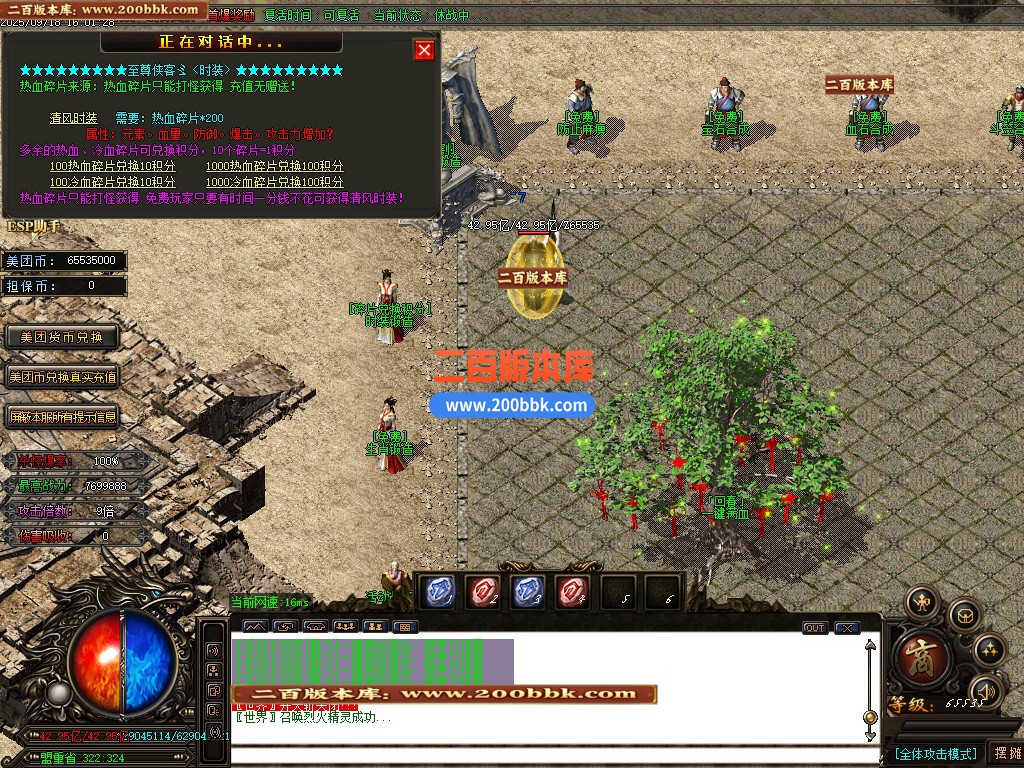
Task: Click the OUT button above chat
Action: pyautogui.click(x=815, y=628)
